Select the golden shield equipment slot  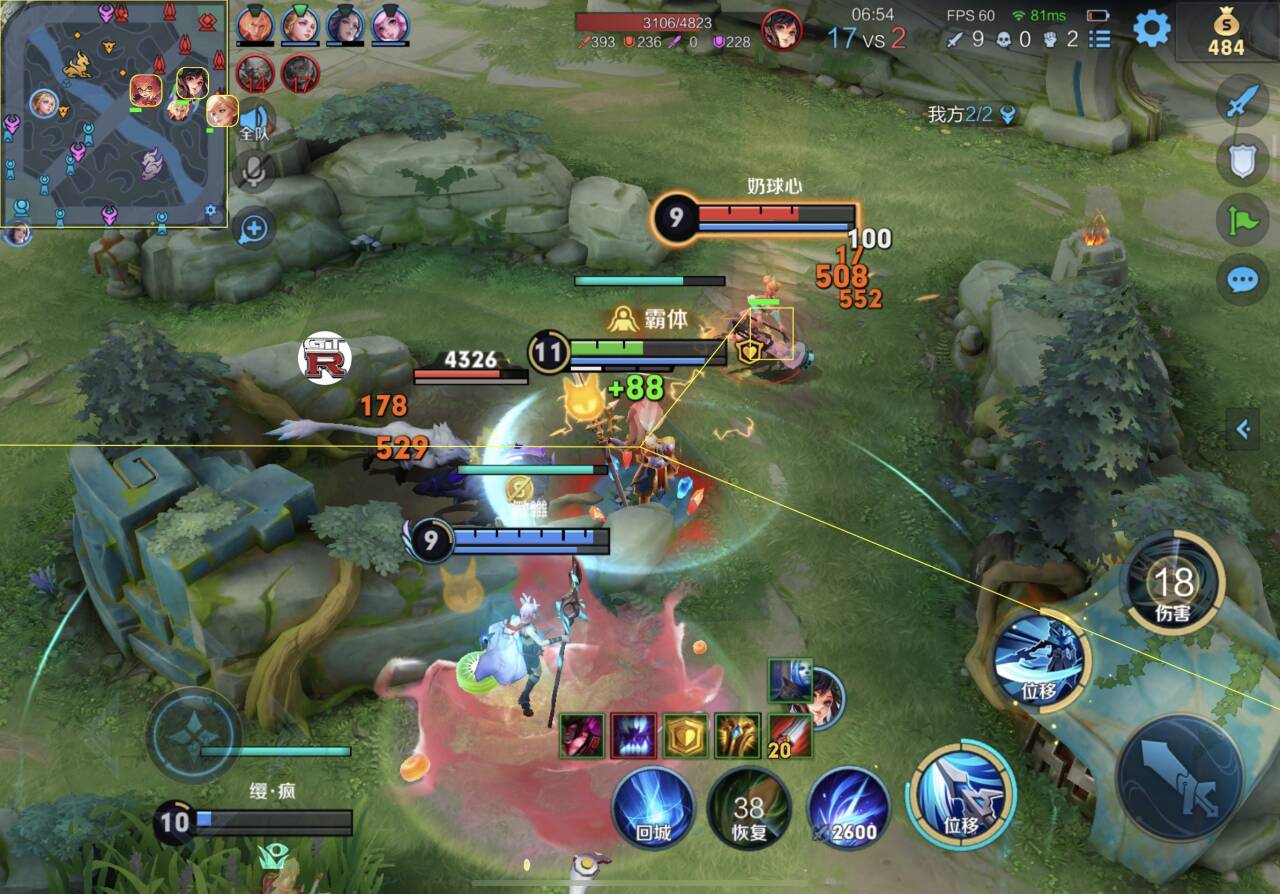click(685, 736)
